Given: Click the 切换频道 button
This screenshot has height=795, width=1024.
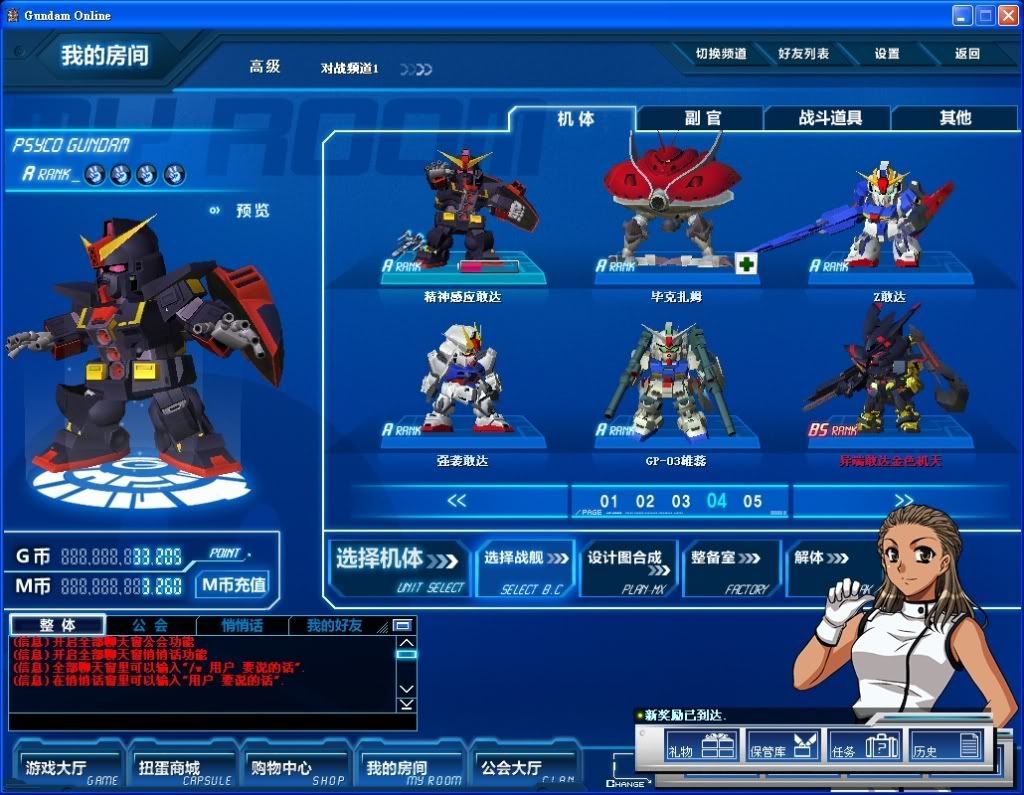Looking at the screenshot, I should coord(721,54).
